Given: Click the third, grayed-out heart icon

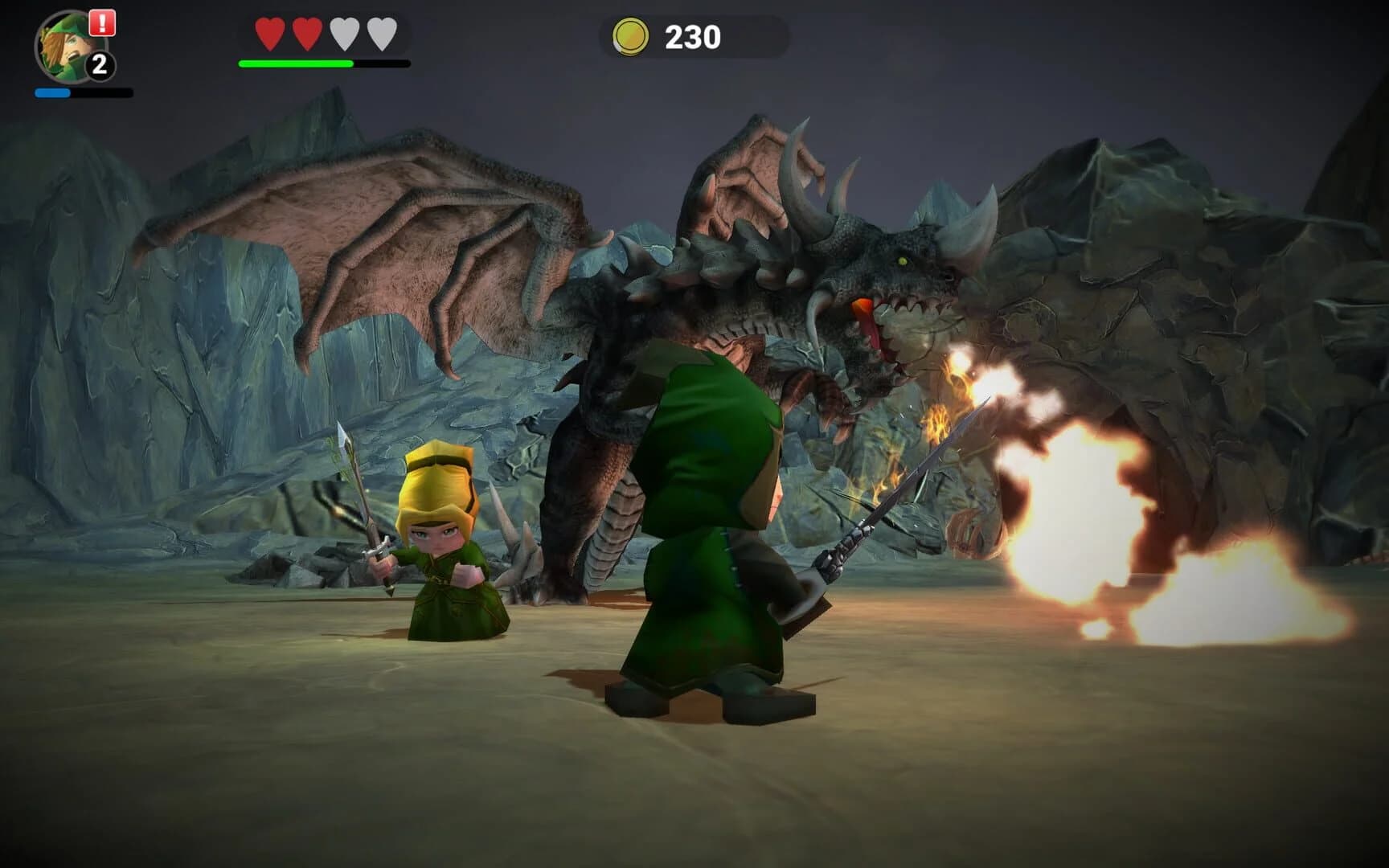Looking at the screenshot, I should tap(343, 34).
